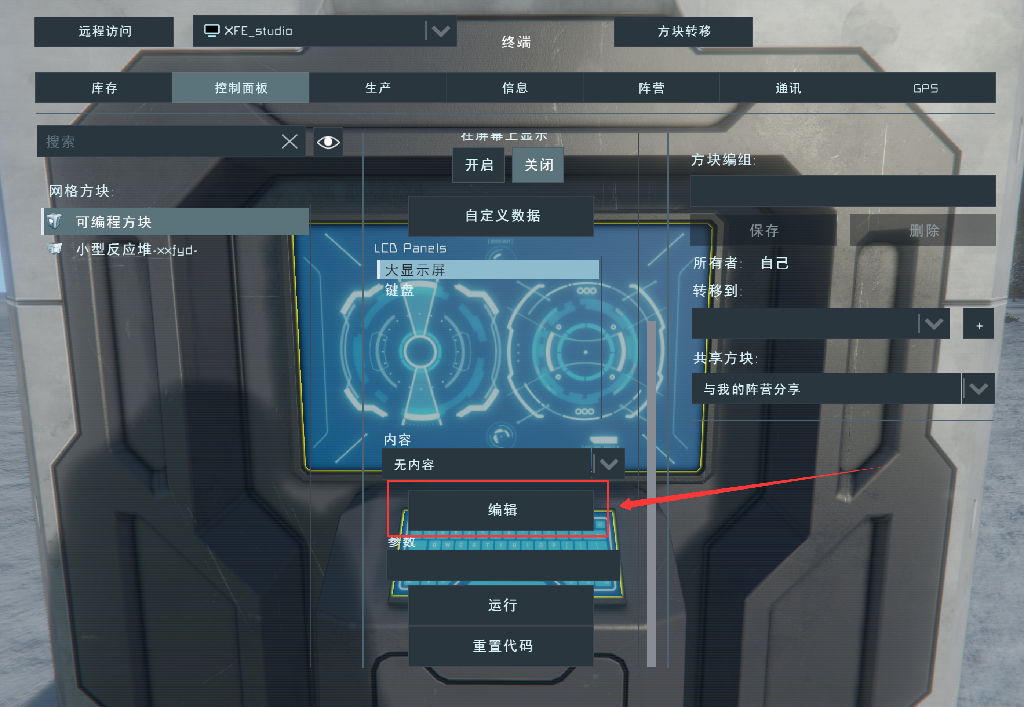Click the 编辑 edit script button
The height and width of the screenshot is (707, 1024).
coord(501,510)
